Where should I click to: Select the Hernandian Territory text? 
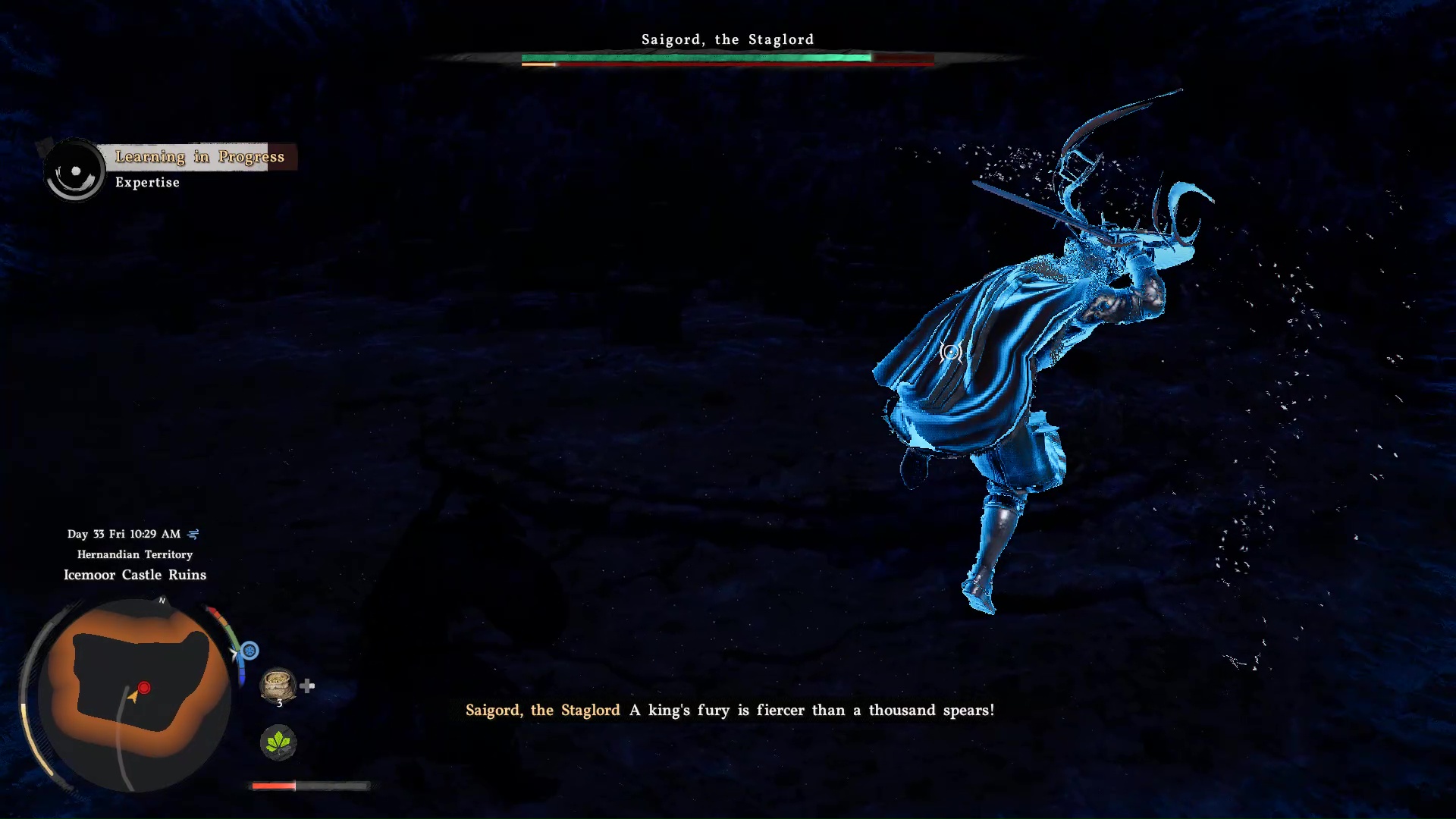[x=134, y=554]
